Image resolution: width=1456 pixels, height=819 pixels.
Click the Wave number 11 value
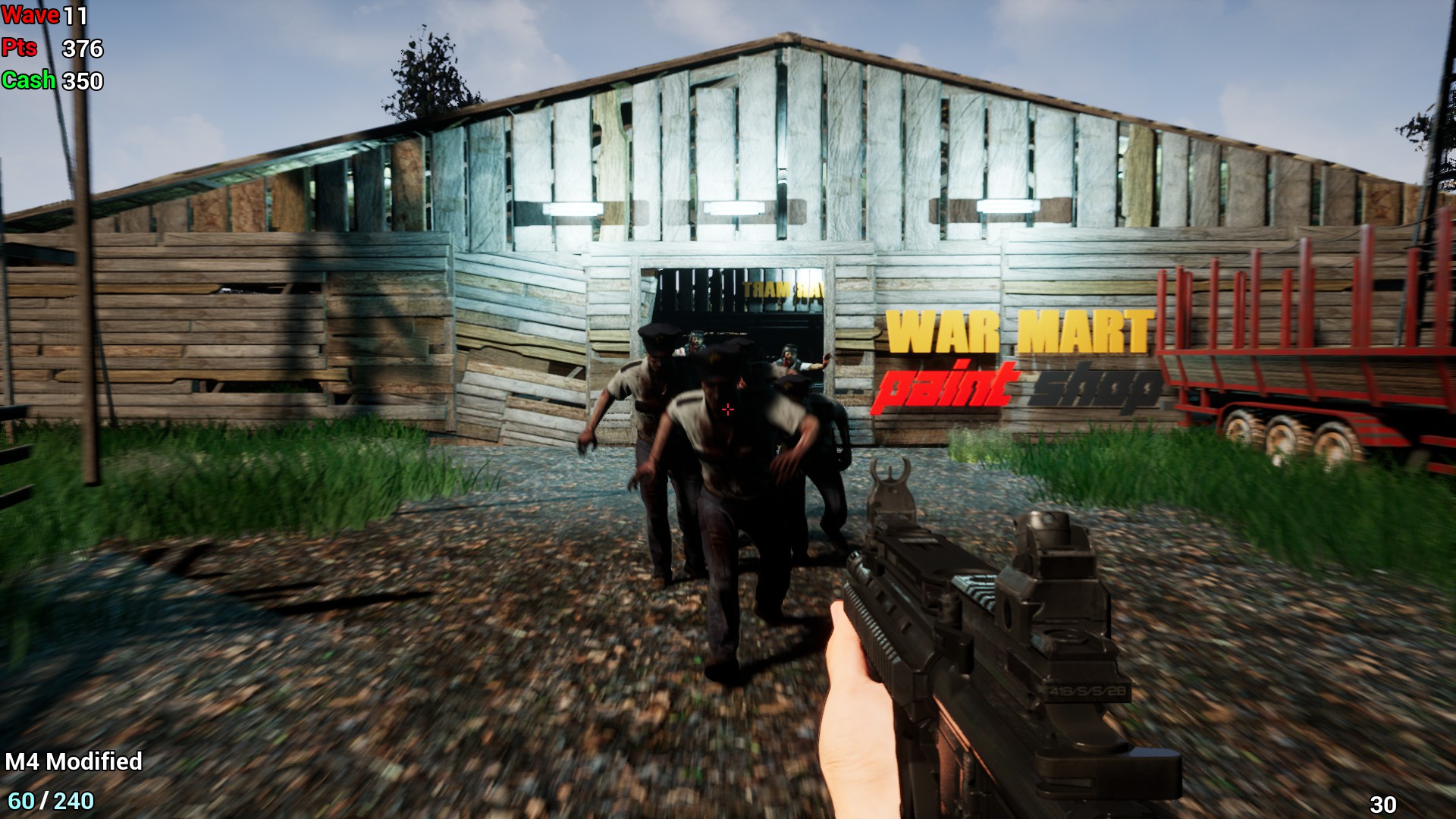[x=76, y=14]
